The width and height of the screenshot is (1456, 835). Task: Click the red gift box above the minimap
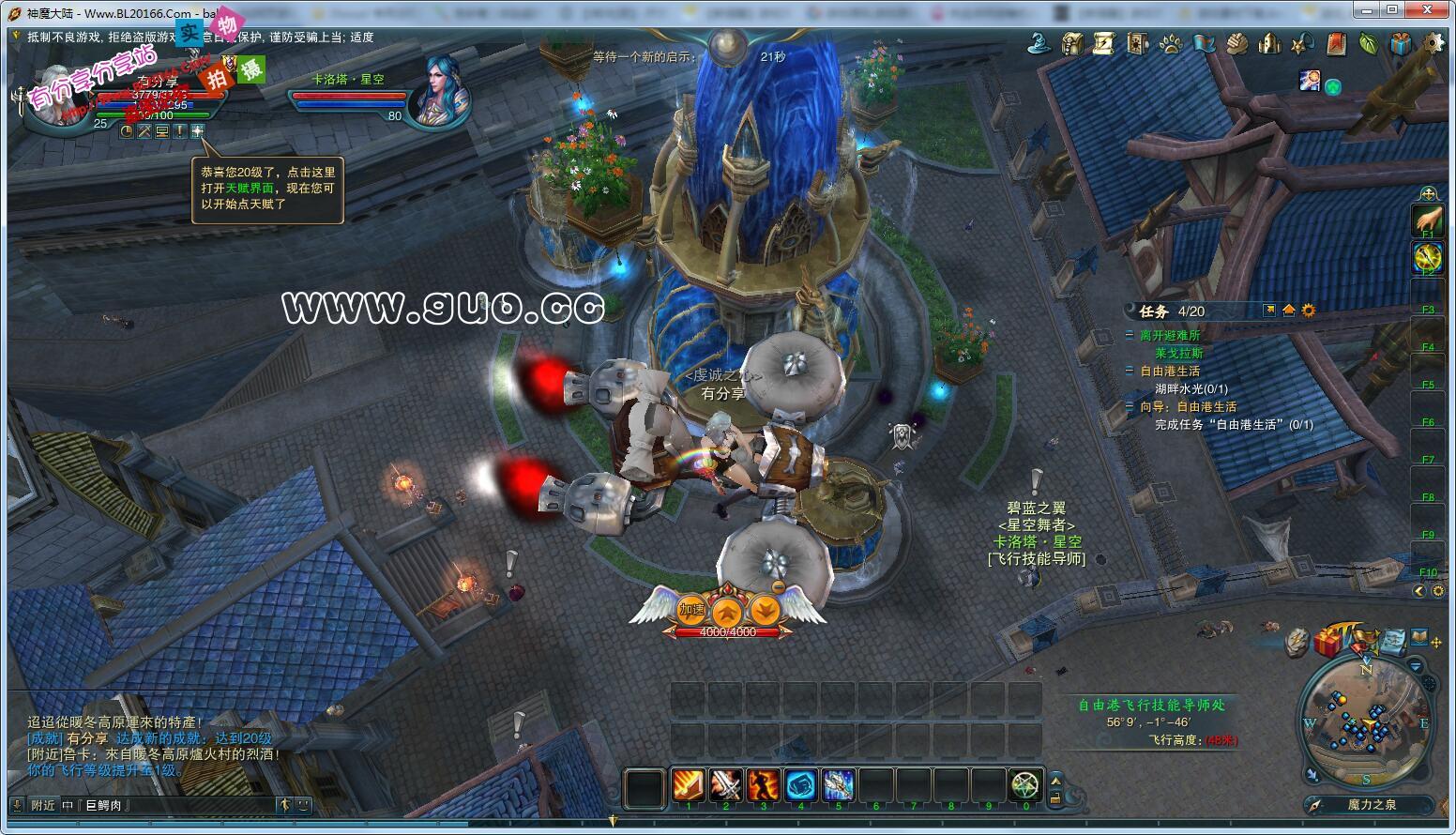pyautogui.click(x=1327, y=643)
